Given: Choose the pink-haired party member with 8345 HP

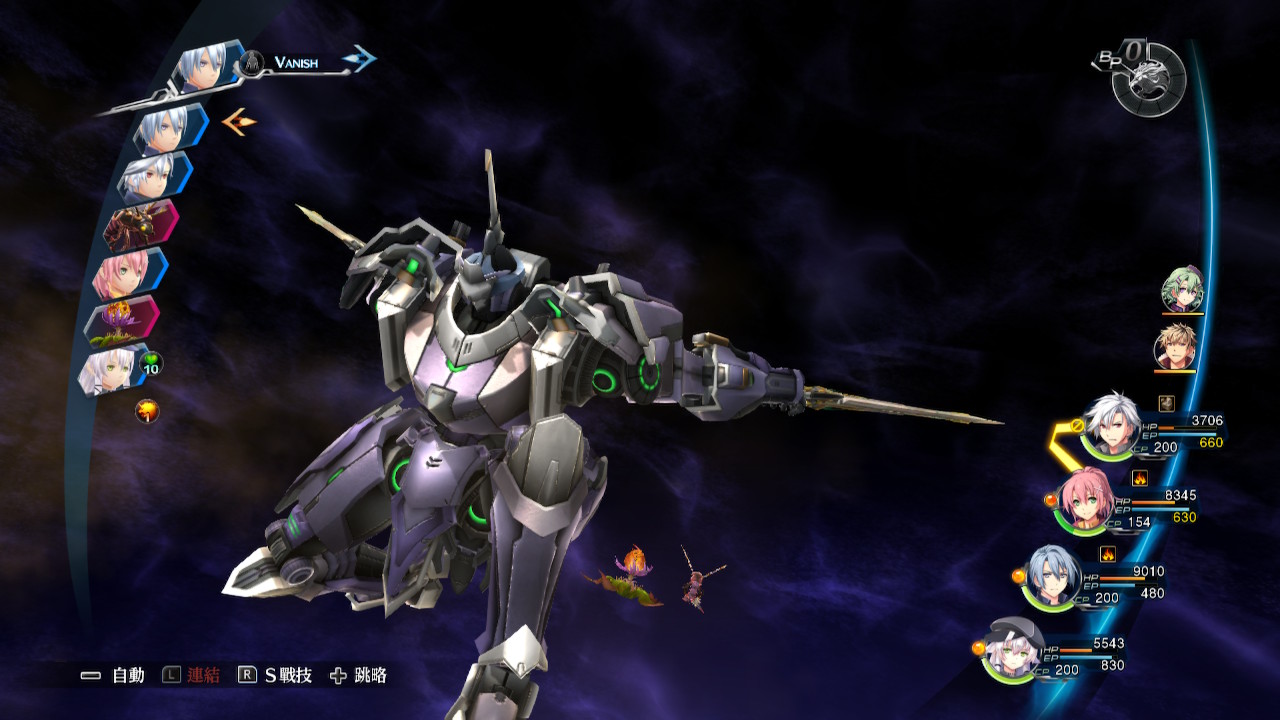Looking at the screenshot, I should pyautogui.click(x=1086, y=501).
